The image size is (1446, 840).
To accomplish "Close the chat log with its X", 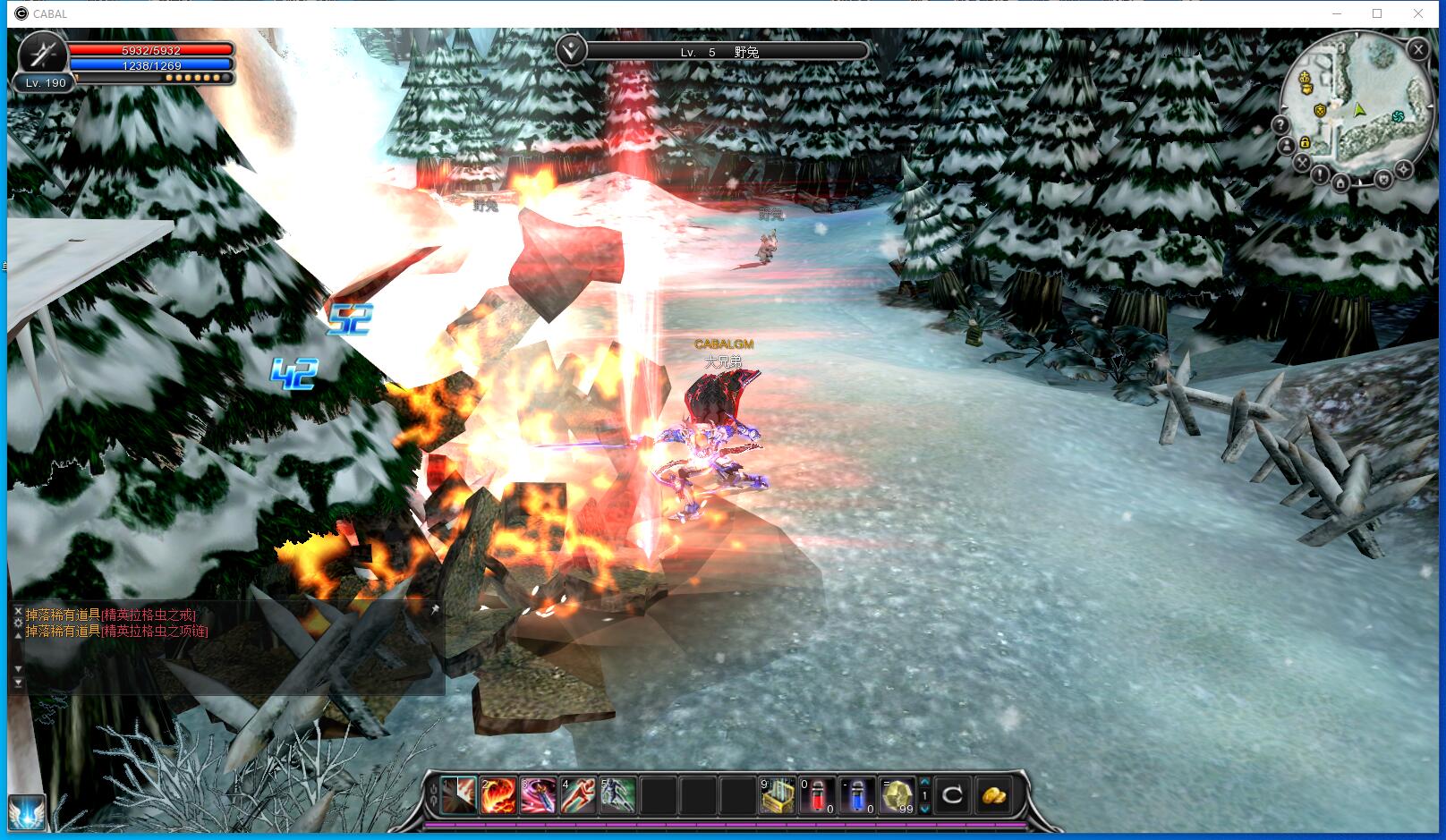I will pyautogui.click(x=18, y=611).
